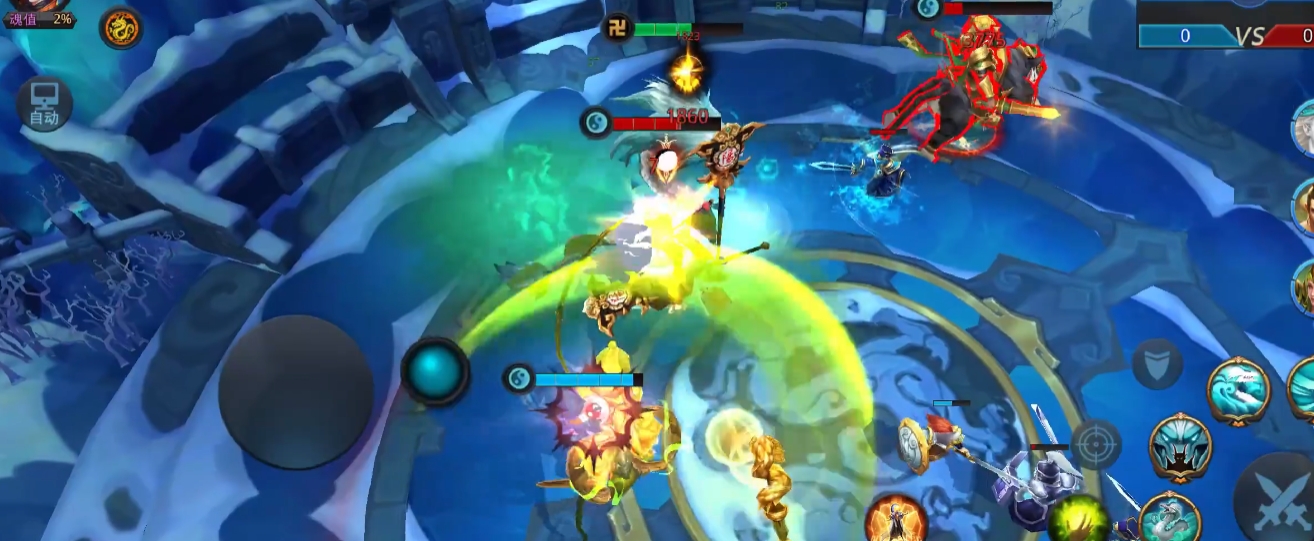Tap the virtual joystick pad
Screen dimensions: 1314x541
click(296, 392)
